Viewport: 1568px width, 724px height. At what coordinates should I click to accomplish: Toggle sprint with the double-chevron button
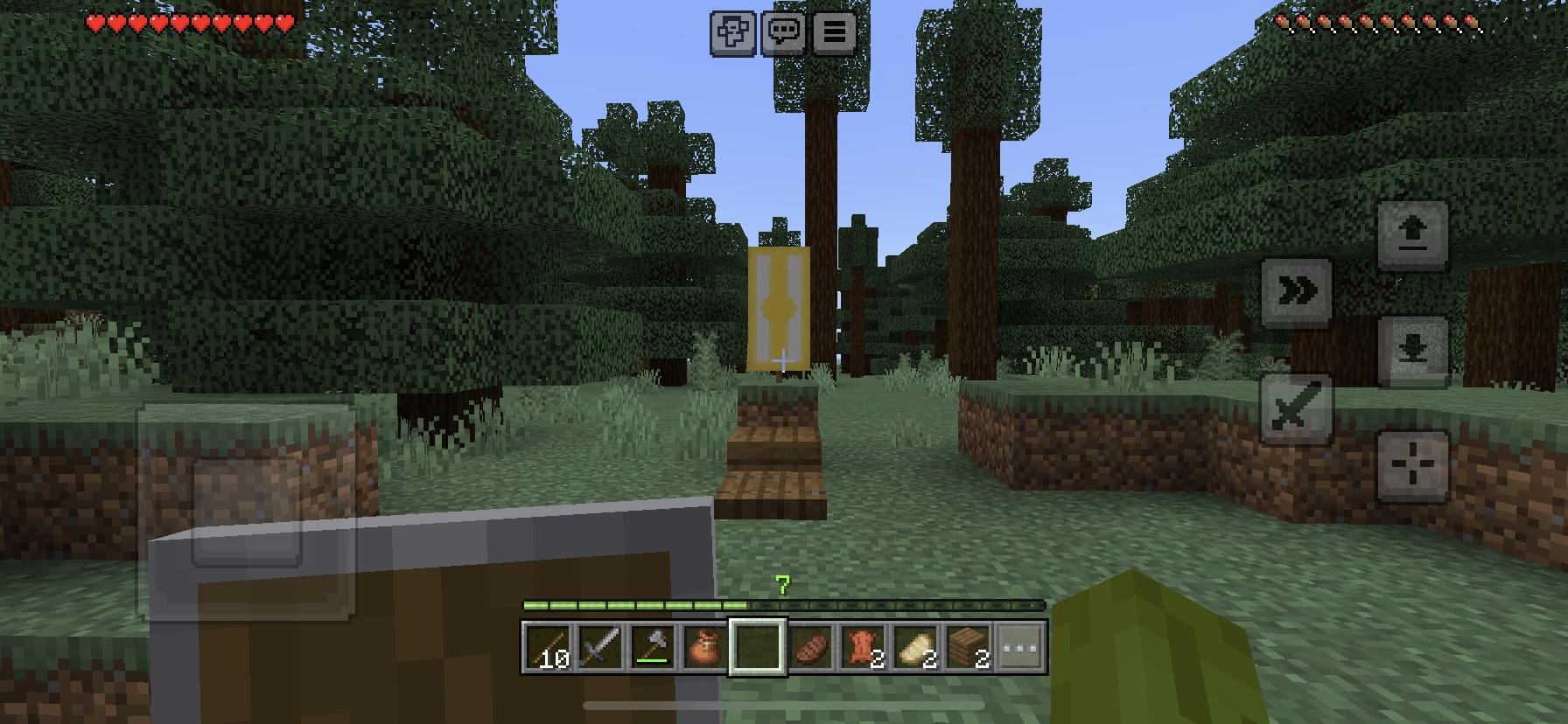(x=1295, y=290)
